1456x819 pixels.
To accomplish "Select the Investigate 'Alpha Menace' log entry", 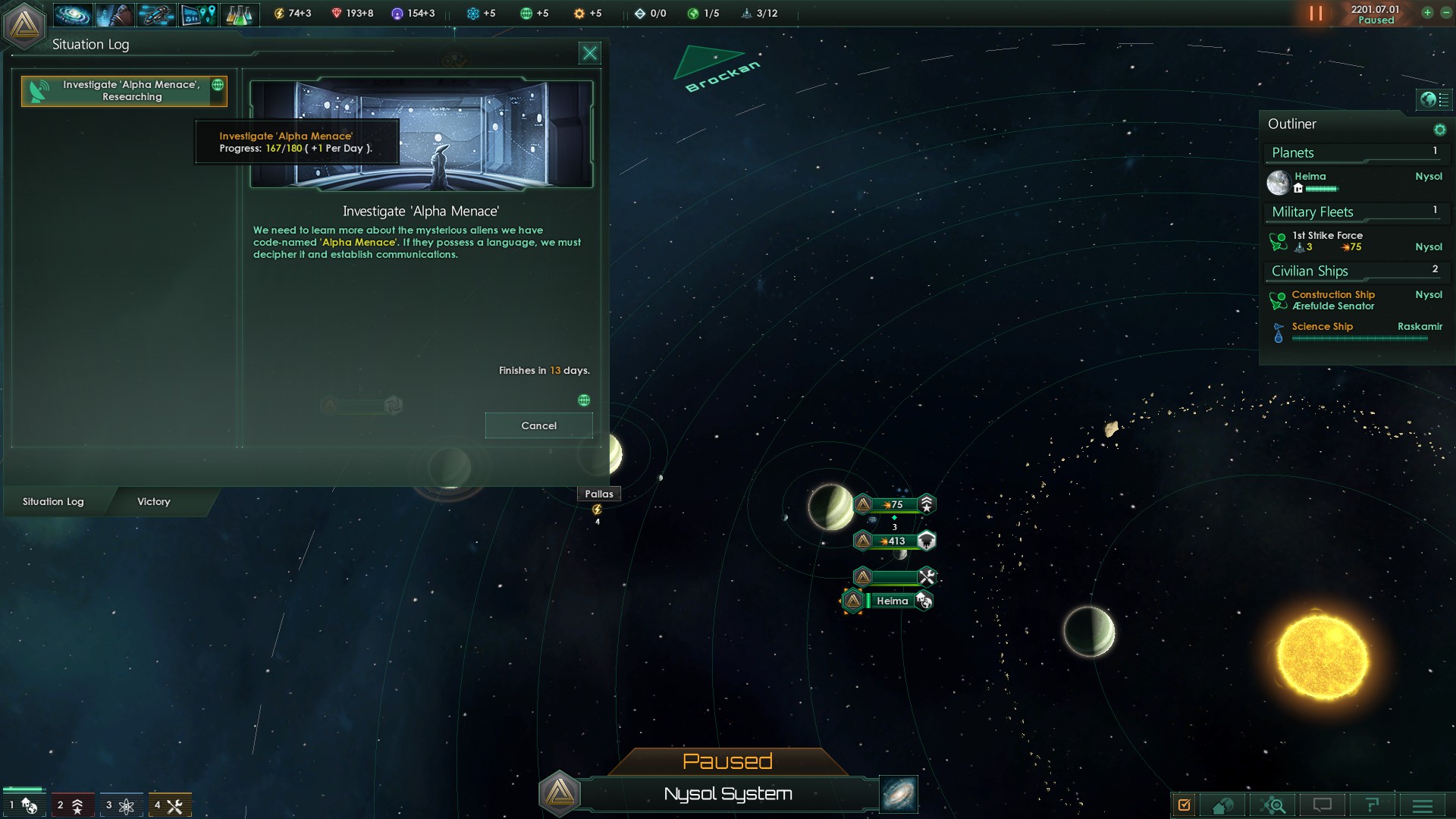I will pos(124,91).
